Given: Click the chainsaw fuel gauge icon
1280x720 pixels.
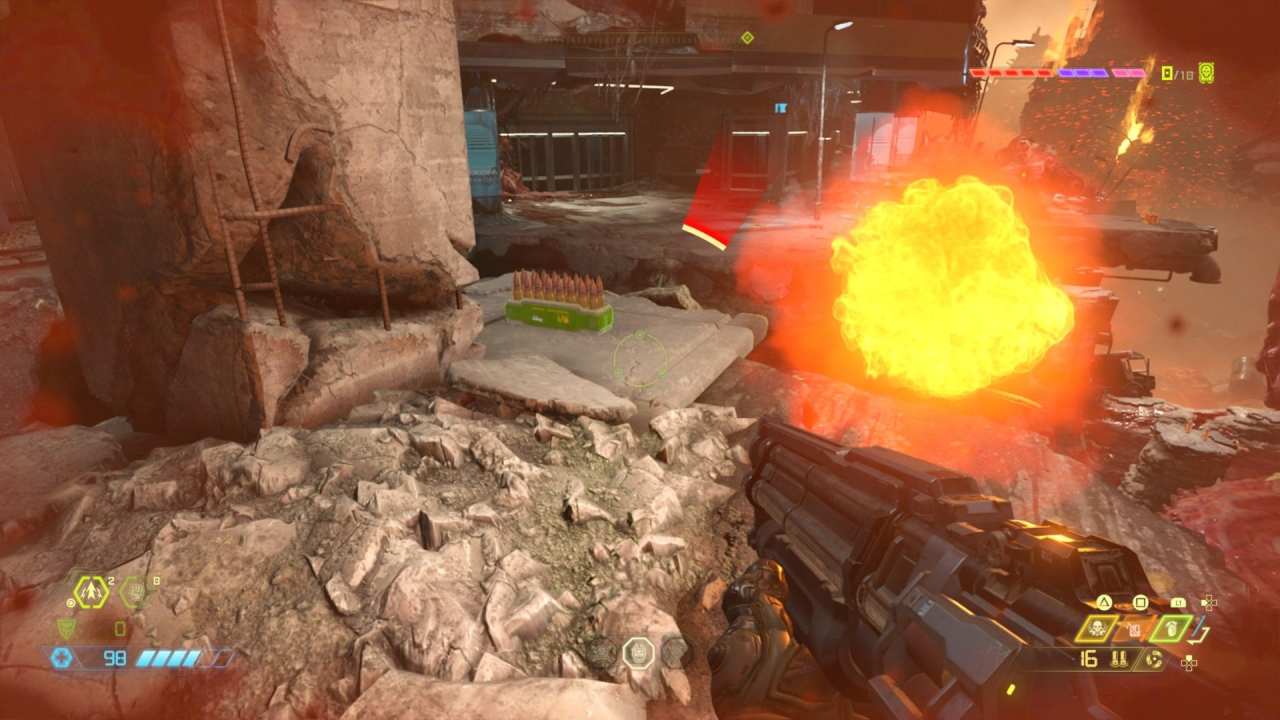Looking at the screenshot, I should (x=1154, y=659).
